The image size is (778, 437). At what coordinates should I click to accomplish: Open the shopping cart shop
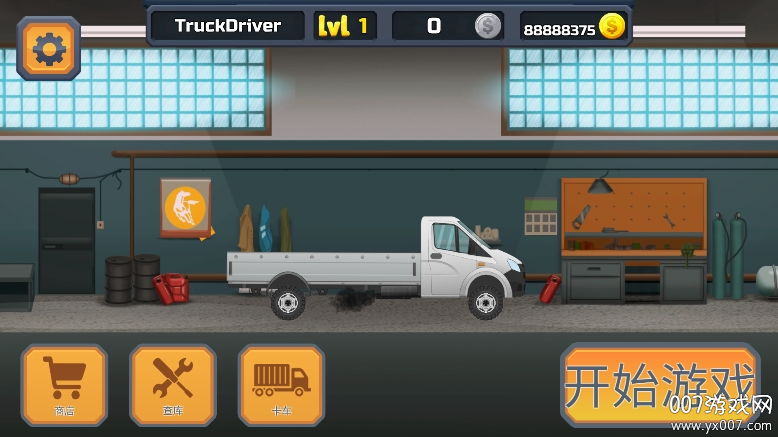coord(64,385)
